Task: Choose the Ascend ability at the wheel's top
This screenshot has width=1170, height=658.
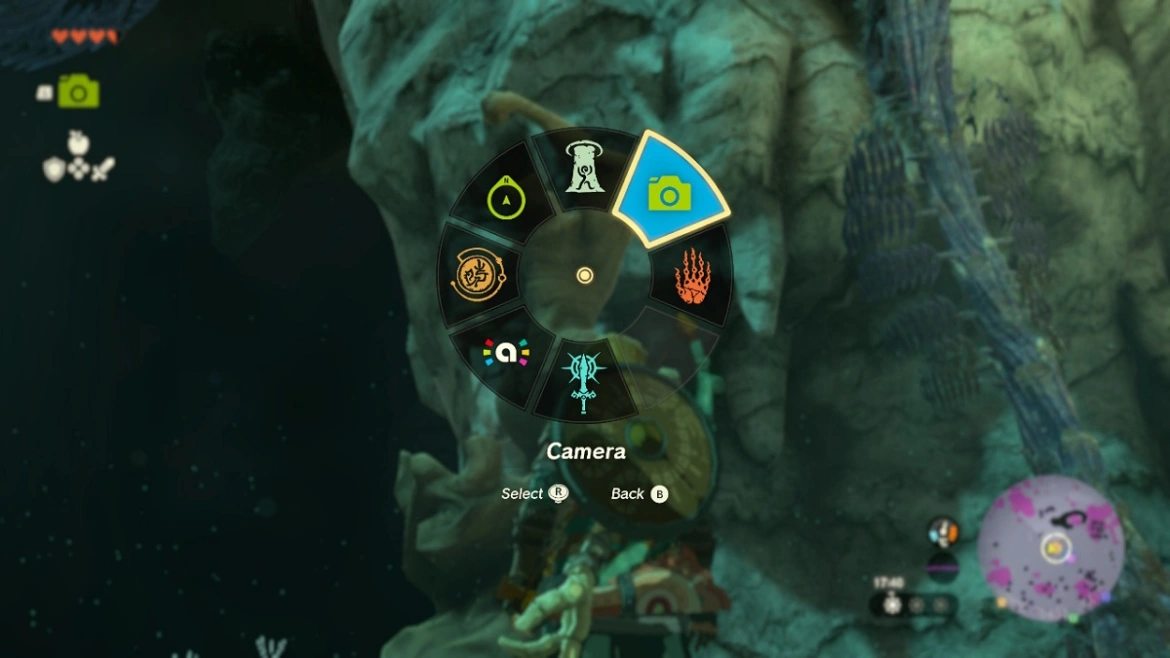Action: click(581, 169)
